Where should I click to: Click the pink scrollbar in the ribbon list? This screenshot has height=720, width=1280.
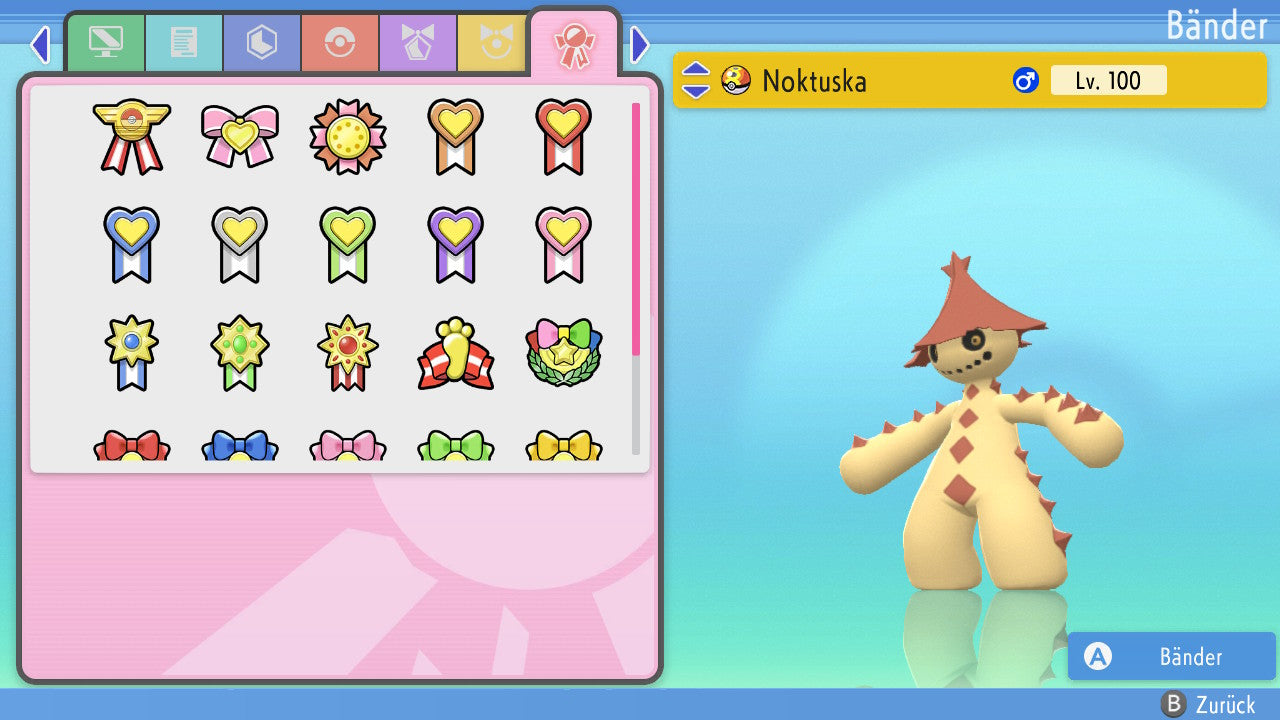click(x=636, y=228)
